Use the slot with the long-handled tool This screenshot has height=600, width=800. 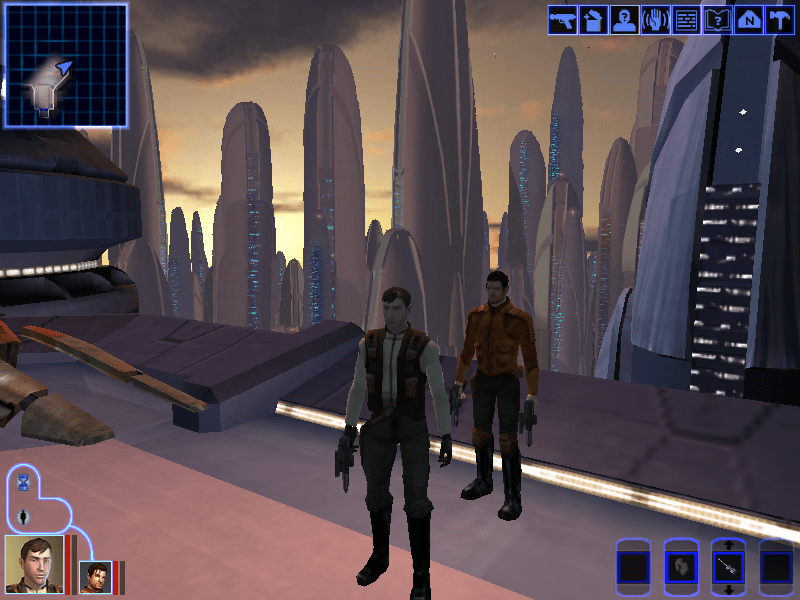click(x=729, y=568)
